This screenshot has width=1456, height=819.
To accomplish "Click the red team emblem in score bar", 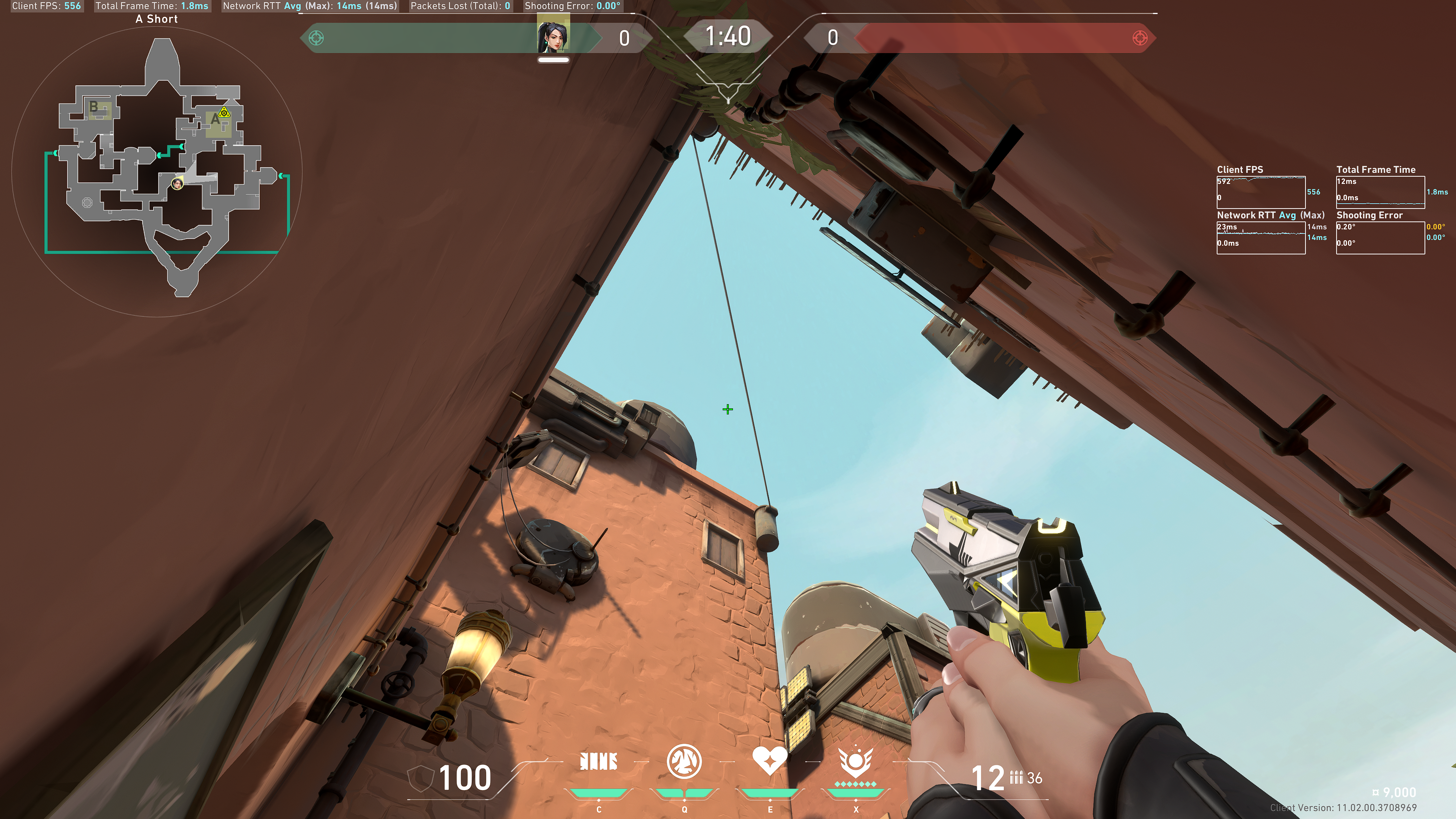I will [x=1139, y=38].
